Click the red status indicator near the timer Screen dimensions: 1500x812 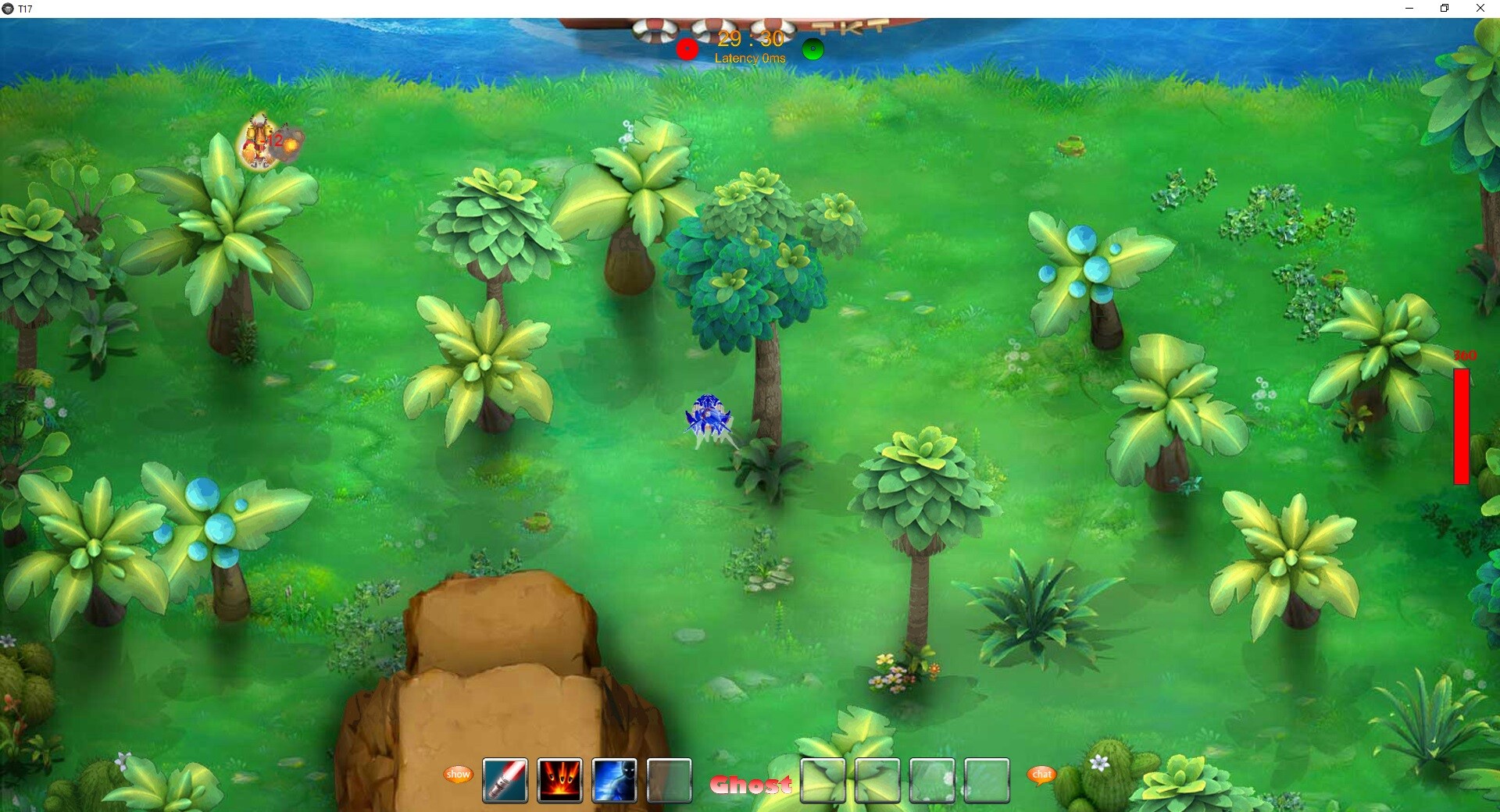click(687, 49)
